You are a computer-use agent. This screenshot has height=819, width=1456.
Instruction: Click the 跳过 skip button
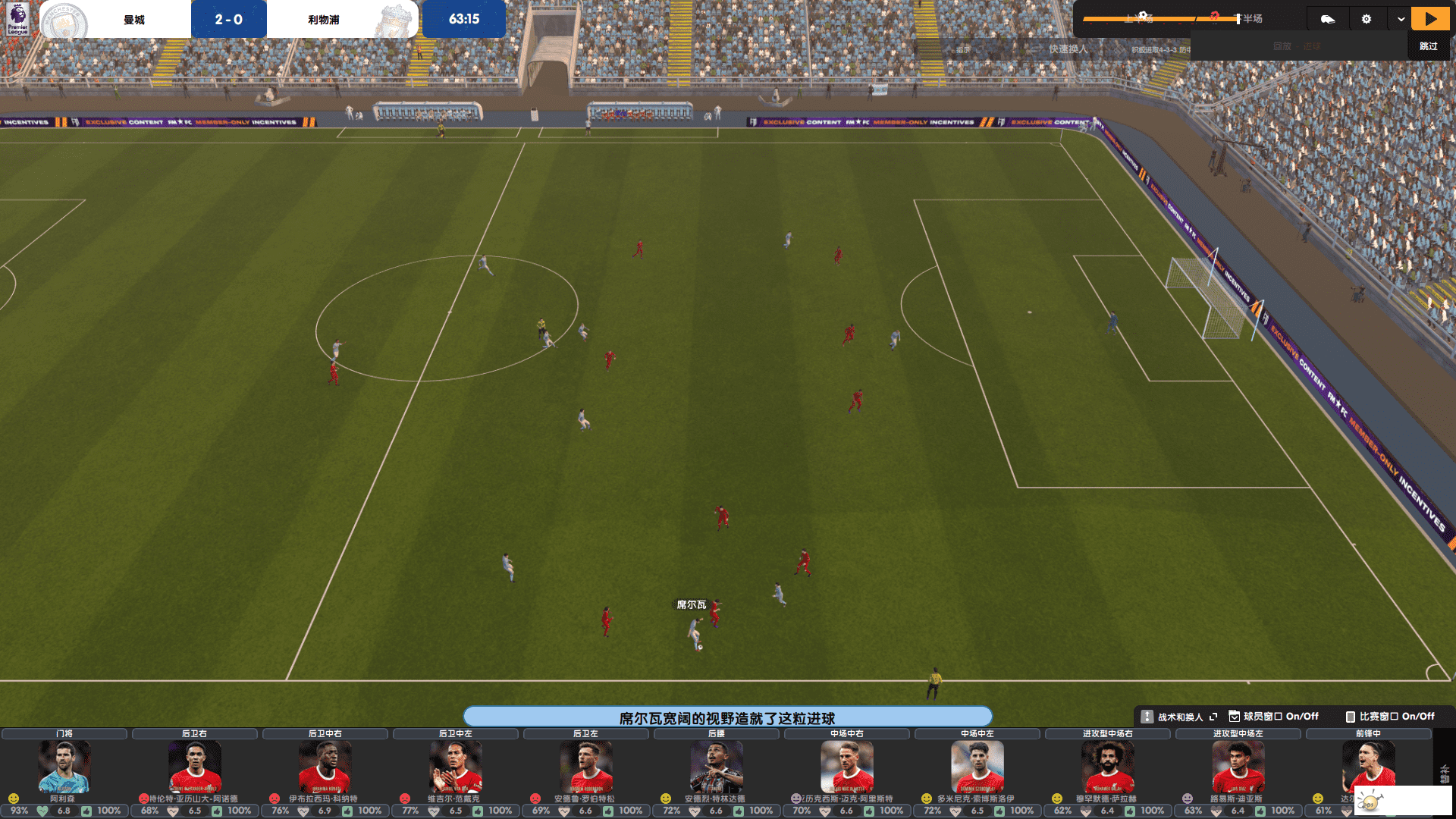coord(1428,46)
